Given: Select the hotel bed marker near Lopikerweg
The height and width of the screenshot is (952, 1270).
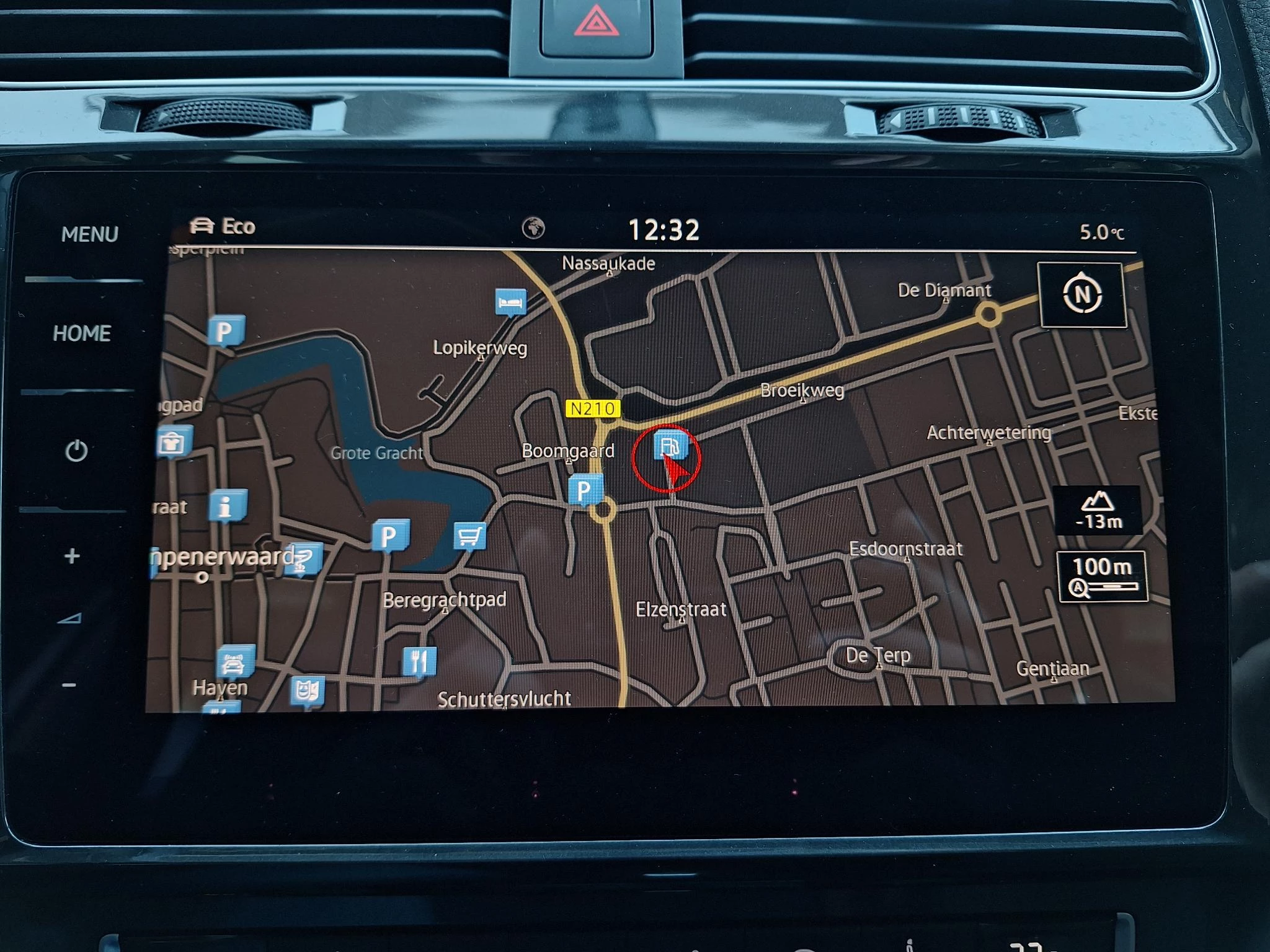Looking at the screenshot, I should (x=511, y=302).
